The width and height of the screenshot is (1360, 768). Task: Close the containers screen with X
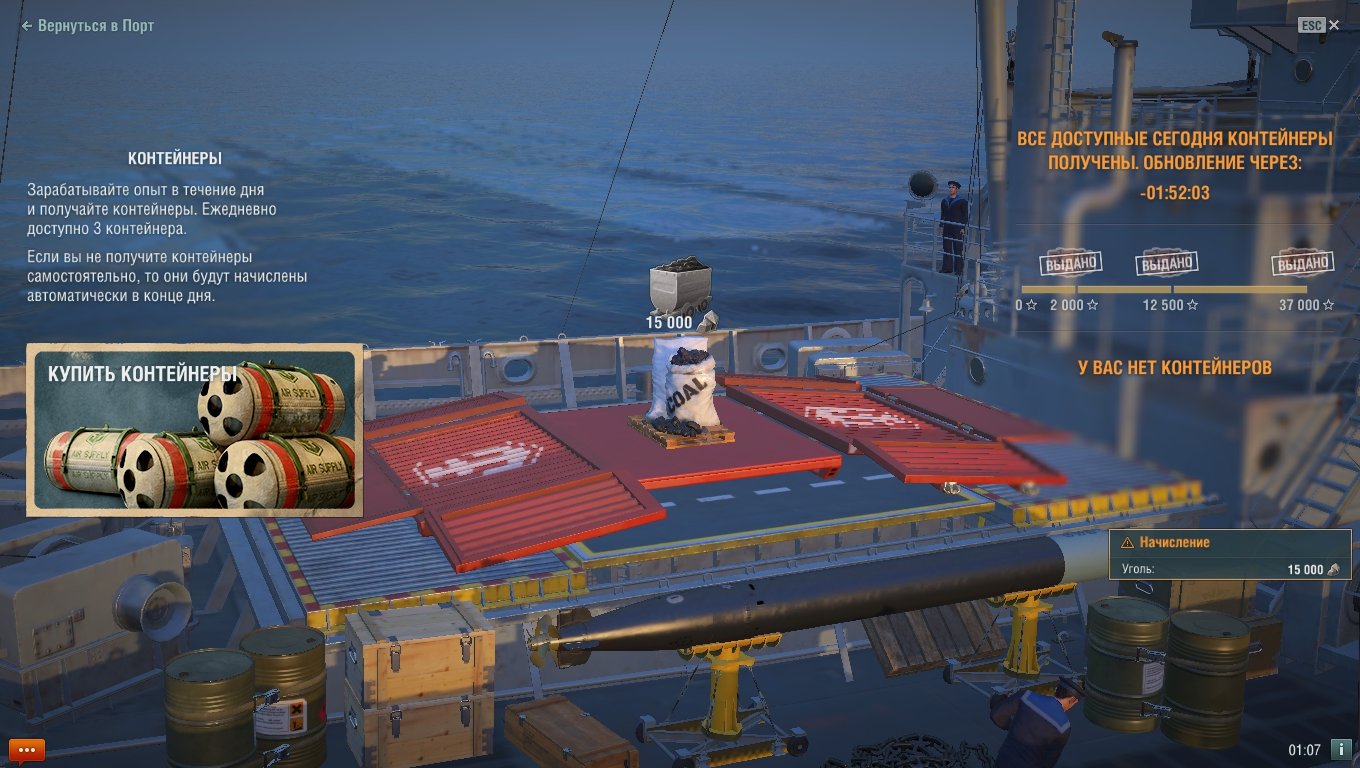coord(1334,26)
